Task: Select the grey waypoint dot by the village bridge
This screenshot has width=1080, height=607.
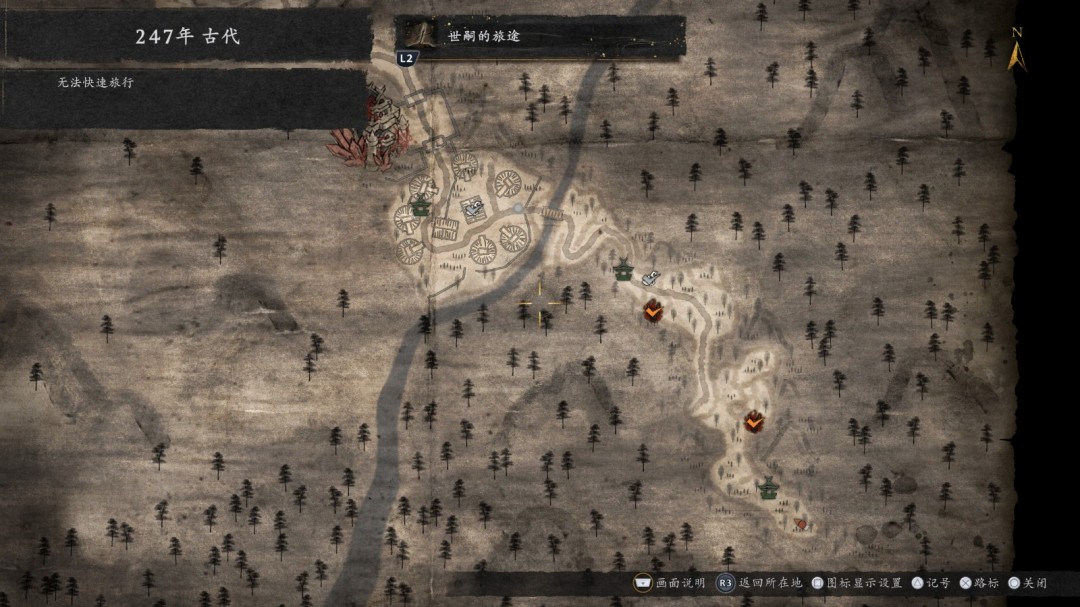Action: pos(518,208)
